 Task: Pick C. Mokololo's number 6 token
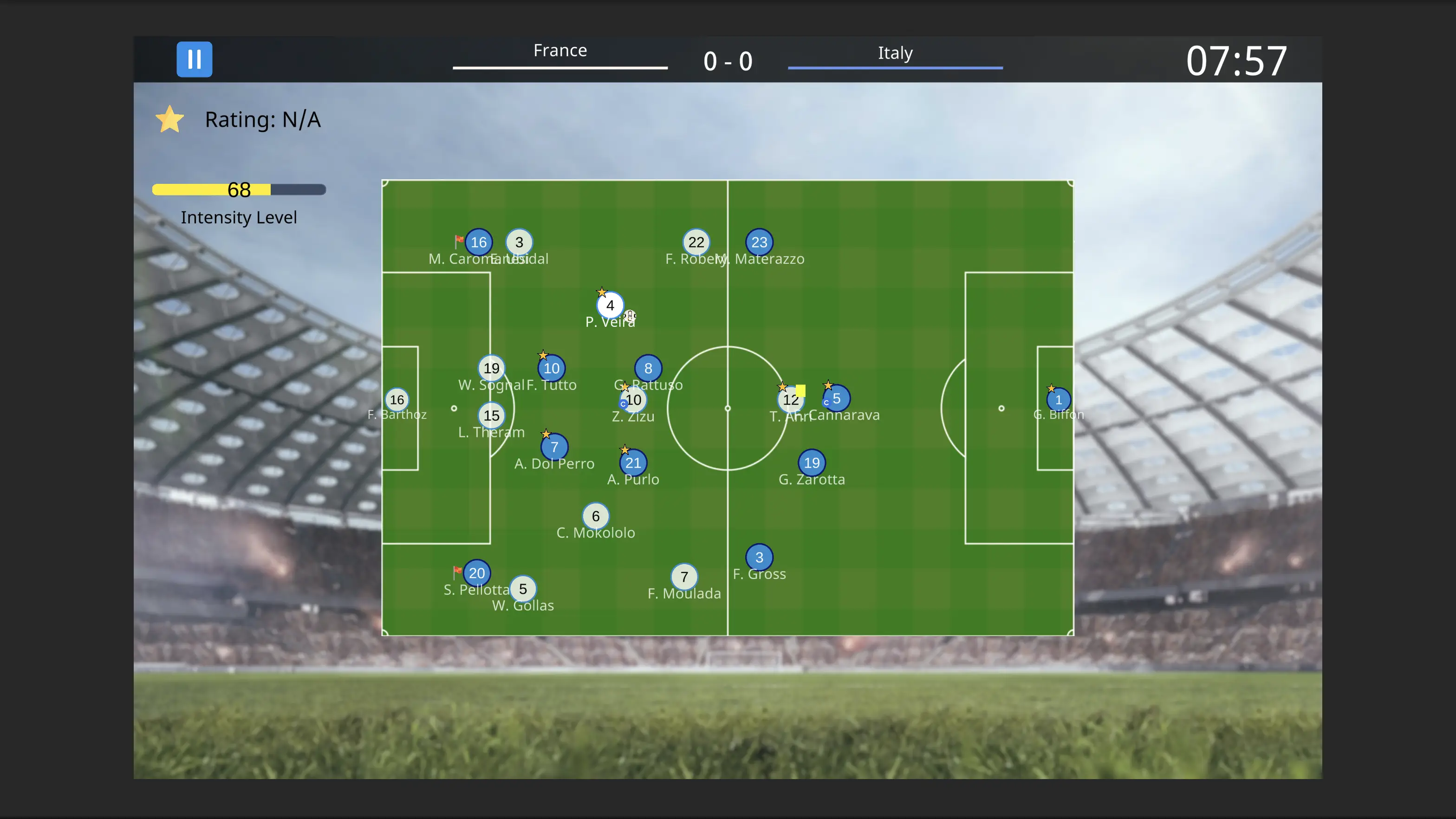click(595, 516)
